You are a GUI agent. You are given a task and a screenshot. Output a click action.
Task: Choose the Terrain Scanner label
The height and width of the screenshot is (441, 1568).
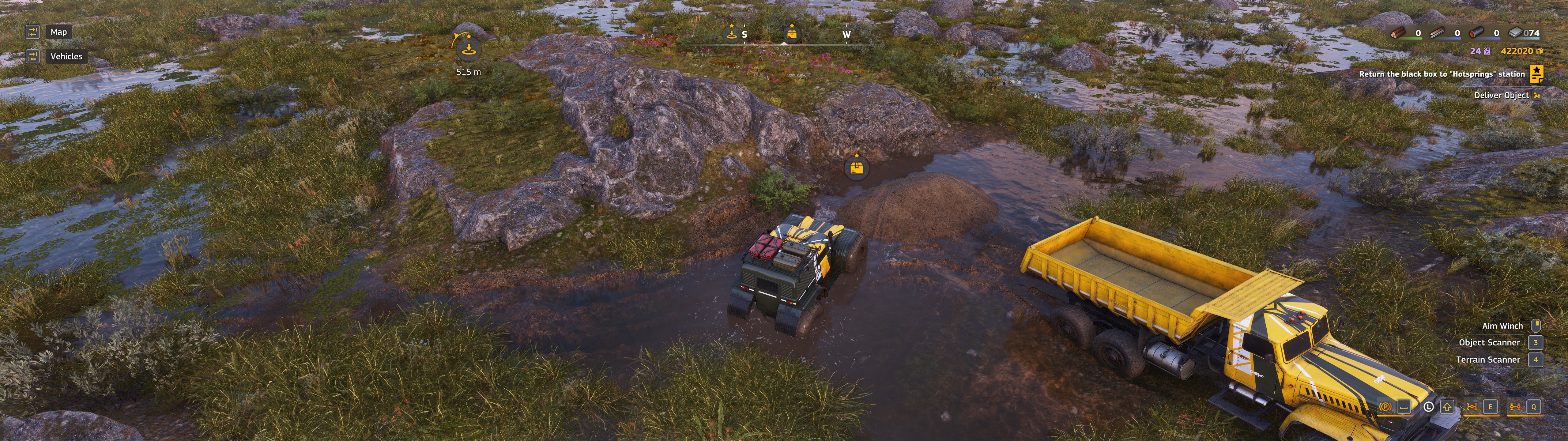1488,359
